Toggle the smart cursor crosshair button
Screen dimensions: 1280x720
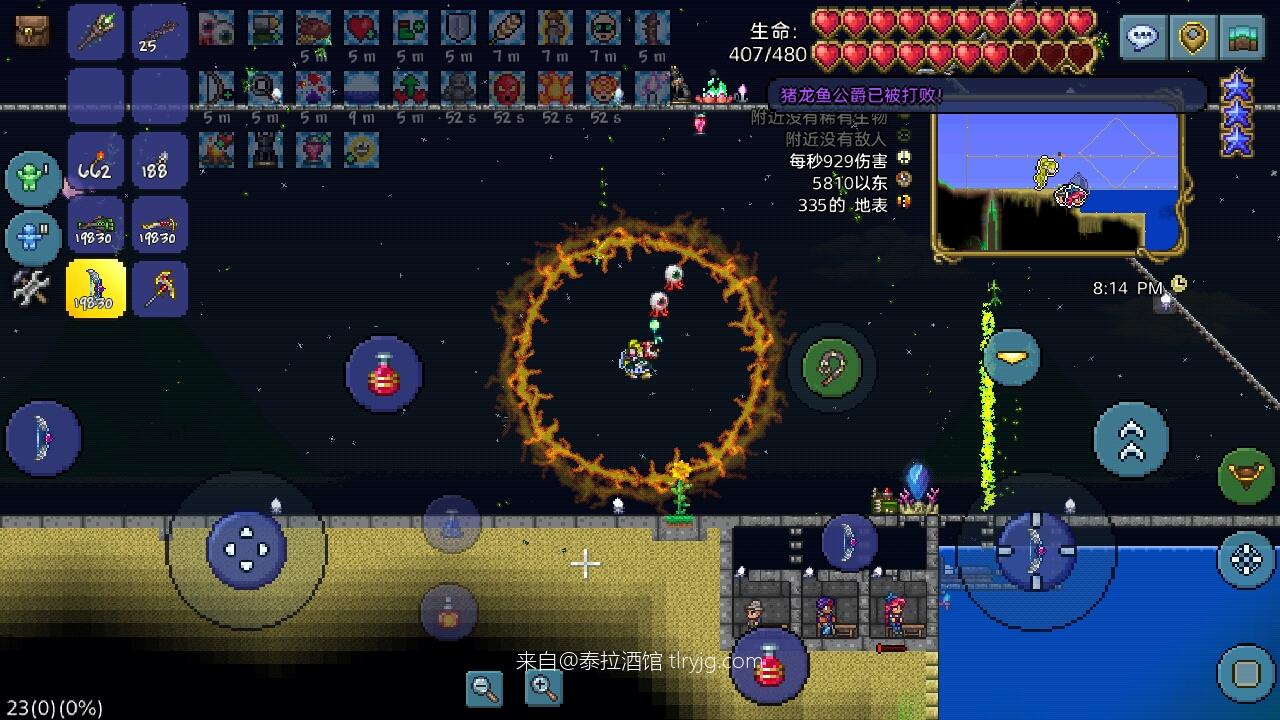[x=1246, y=559]
